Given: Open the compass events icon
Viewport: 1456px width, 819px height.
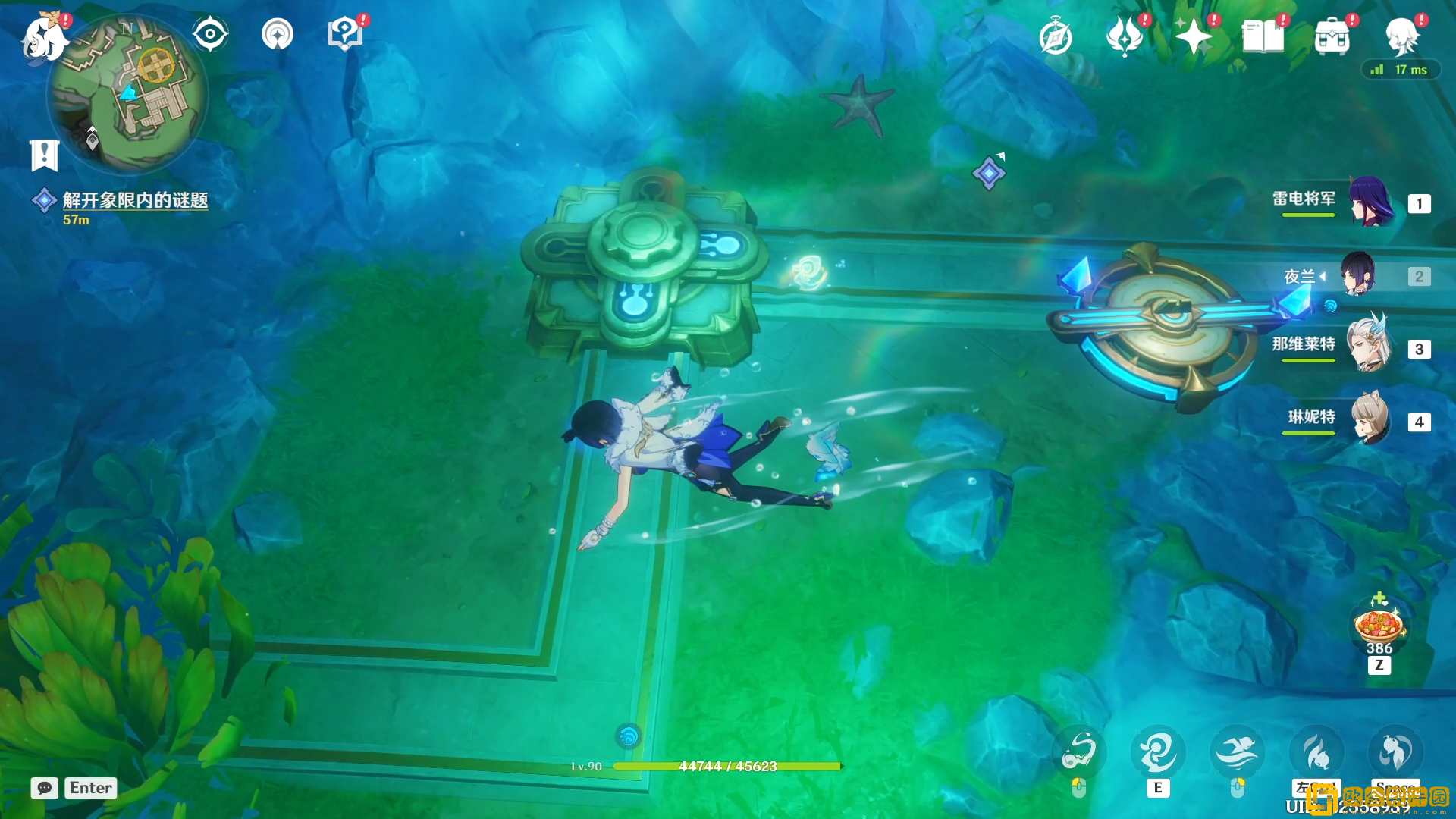Looking at the screenshot, I should pos(1055,37).
